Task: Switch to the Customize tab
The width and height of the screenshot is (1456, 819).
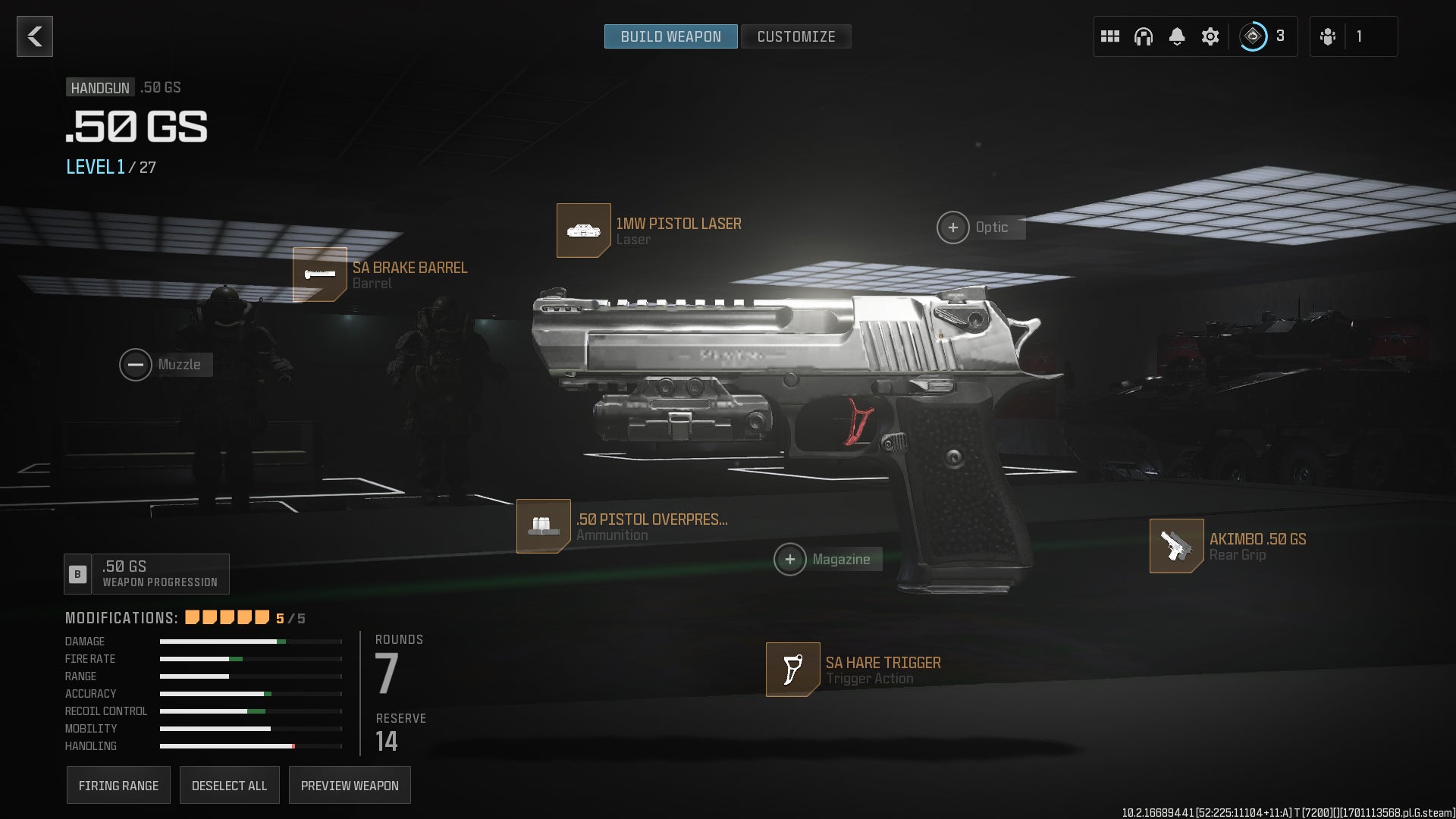Action: tap(795, 36)
